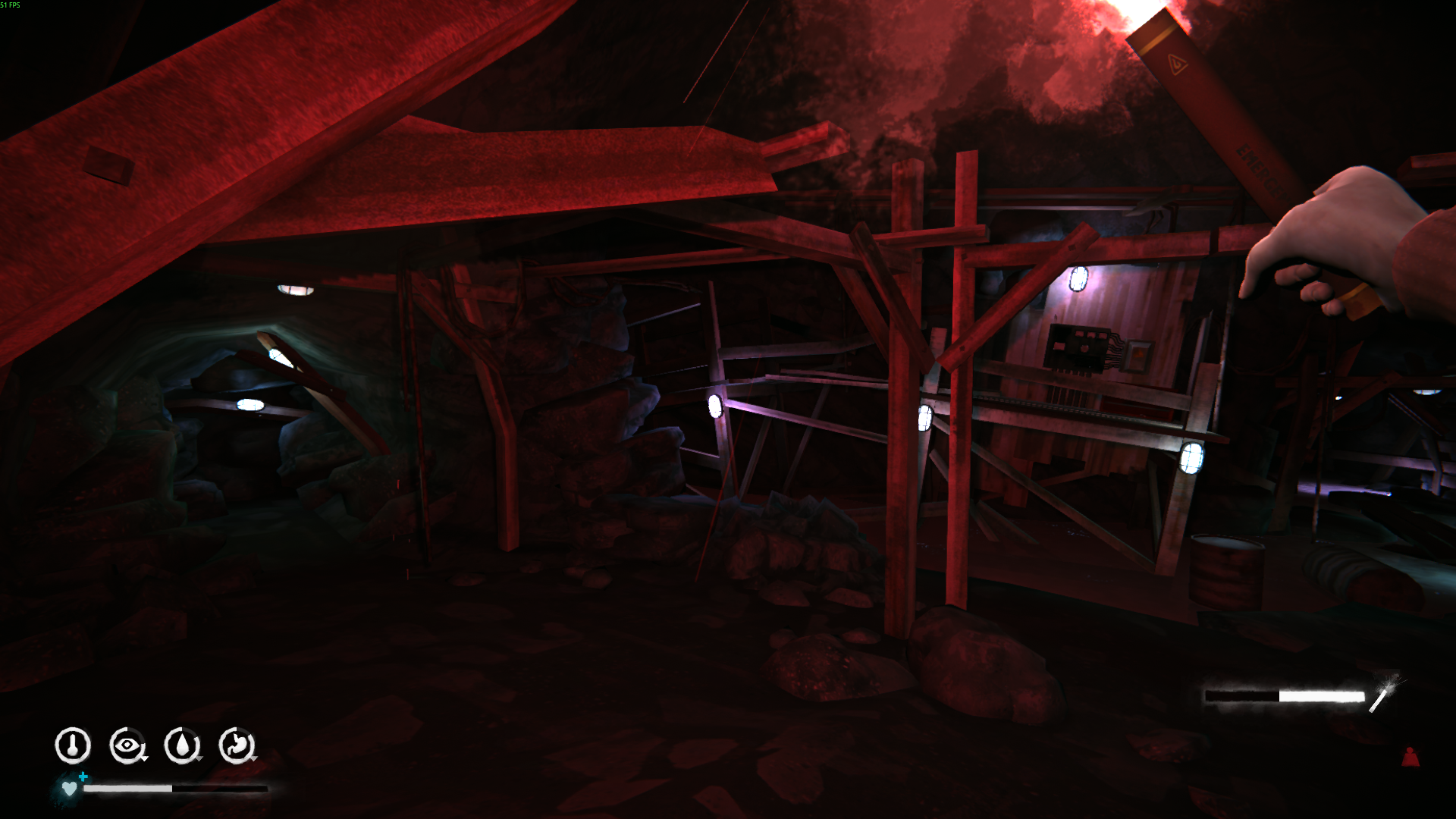The image size is (1456, 819).
Task: Click the thermometer warmth status icon
Action: pos(73,745)
